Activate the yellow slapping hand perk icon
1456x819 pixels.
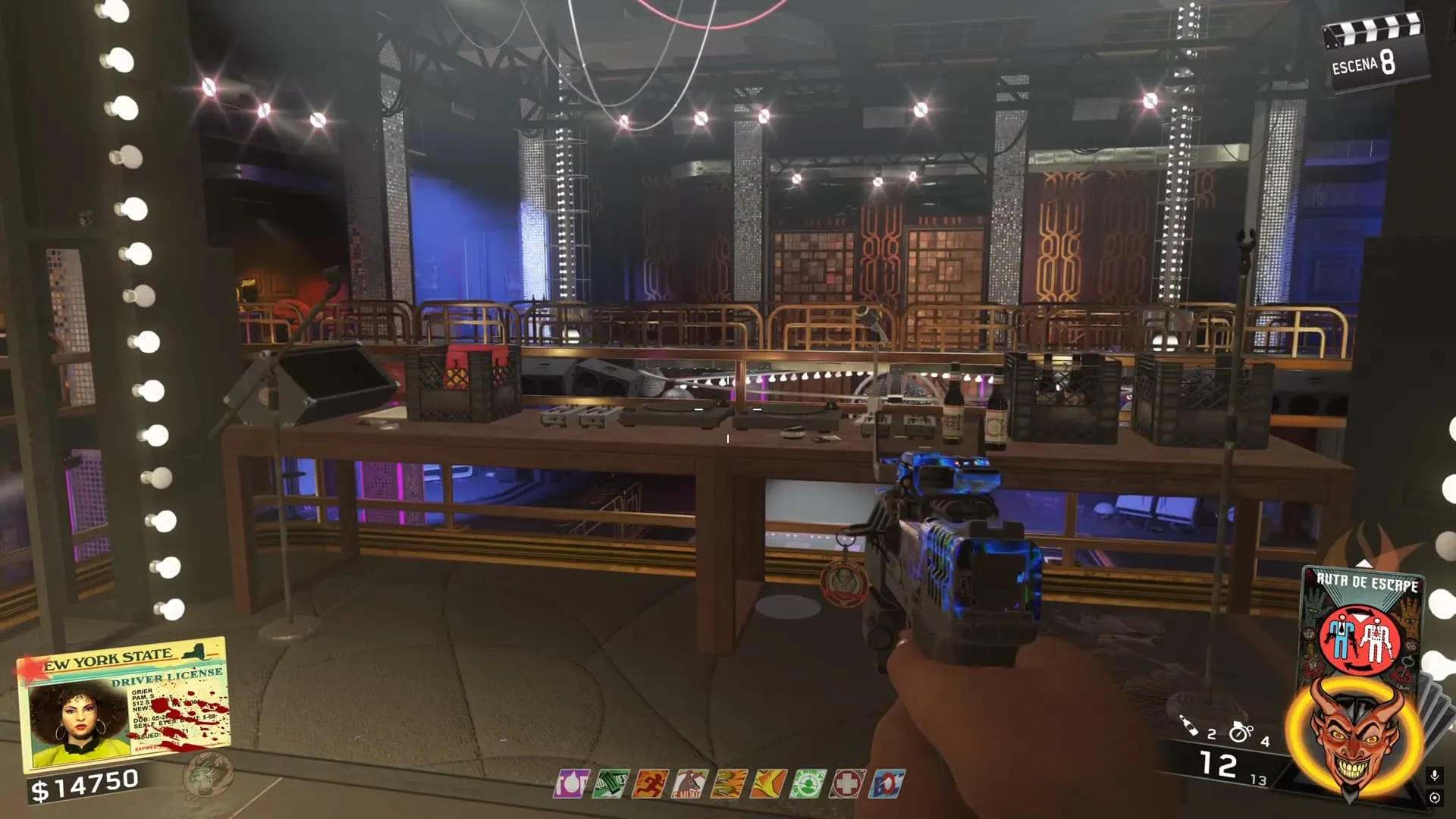768,783
